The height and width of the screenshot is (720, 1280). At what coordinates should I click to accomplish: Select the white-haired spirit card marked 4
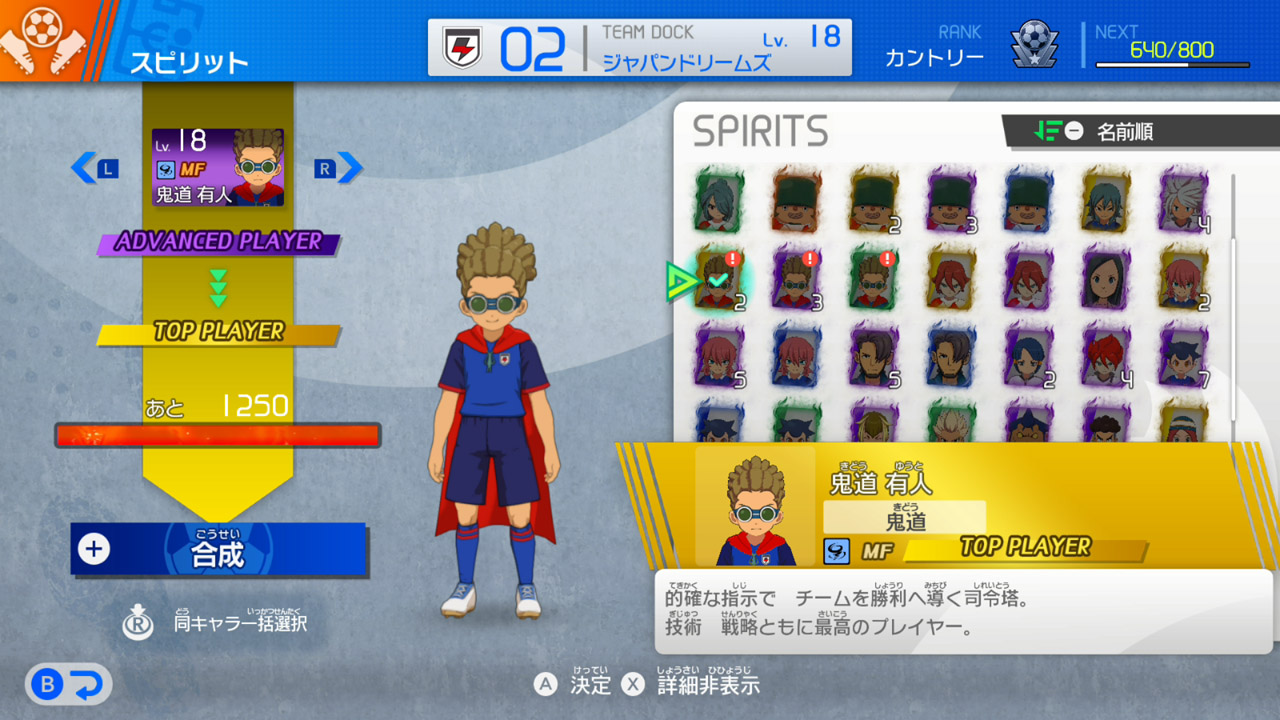click(x=1184, y=201)
